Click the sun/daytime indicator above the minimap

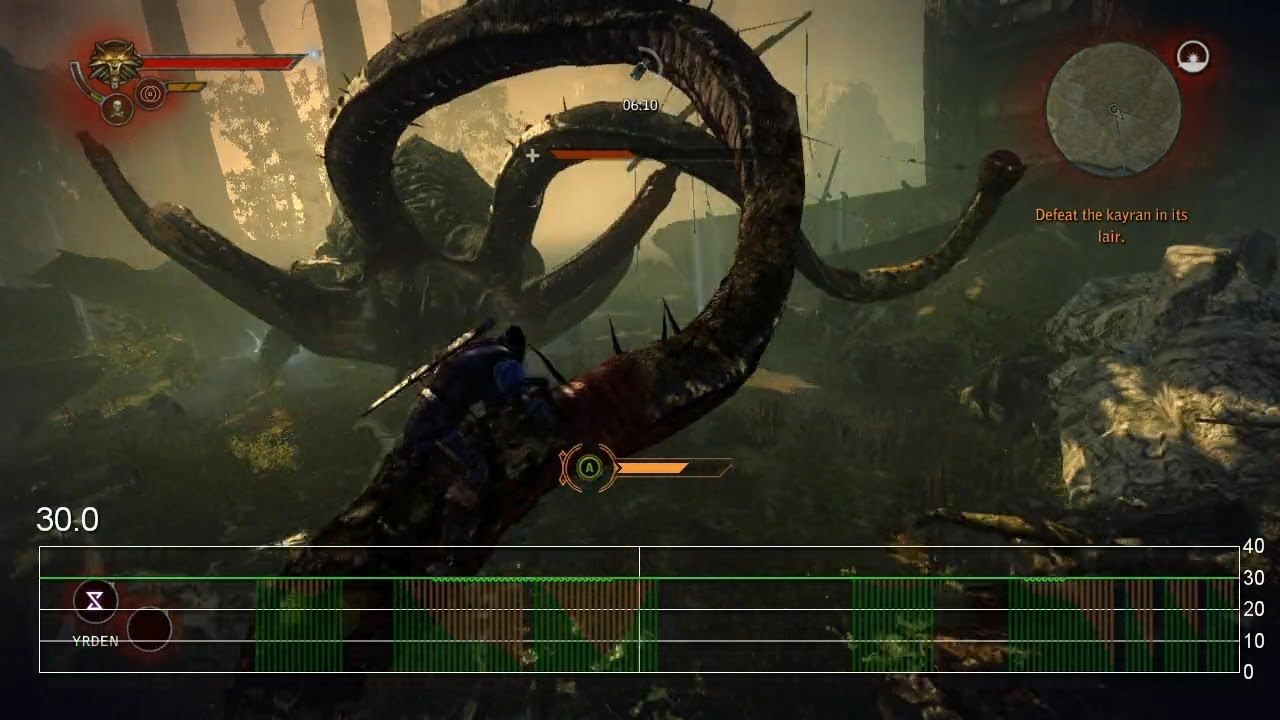[1194, 57]
